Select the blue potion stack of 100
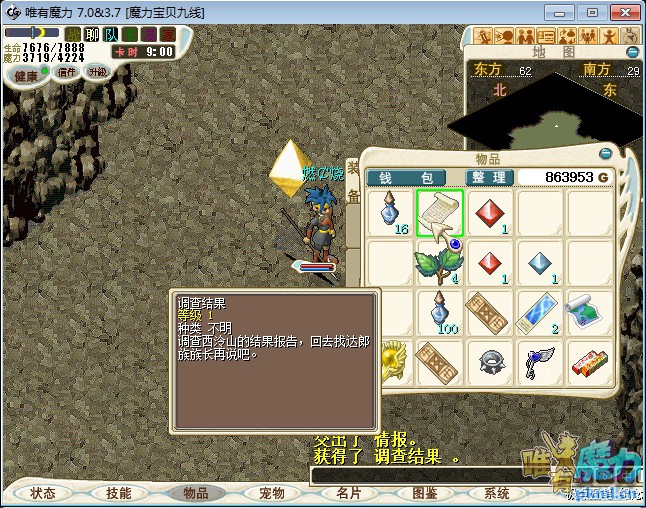The height and width of the screenshot is (508, 646). (439, 312)
